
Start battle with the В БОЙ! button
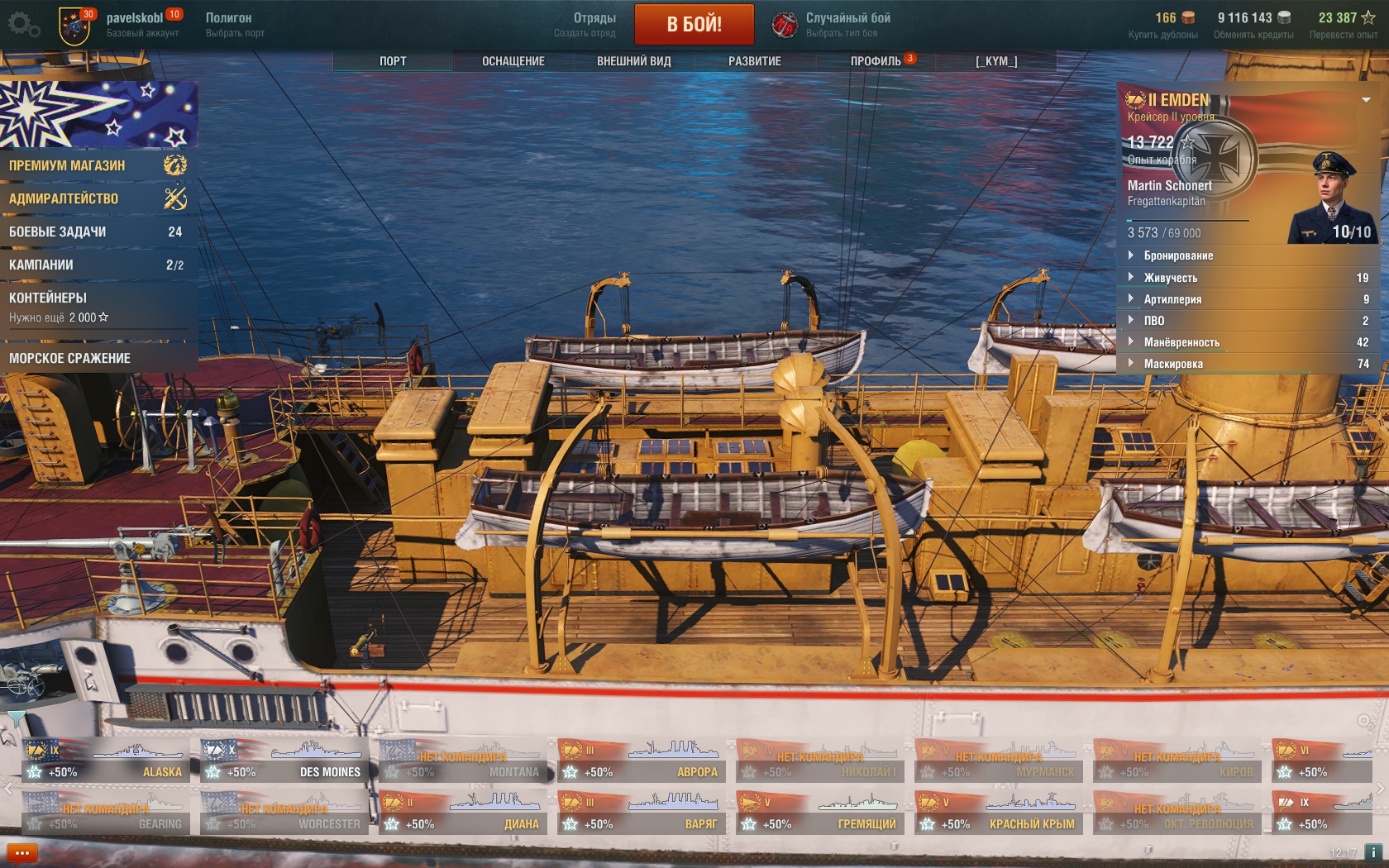pos(694,24)
